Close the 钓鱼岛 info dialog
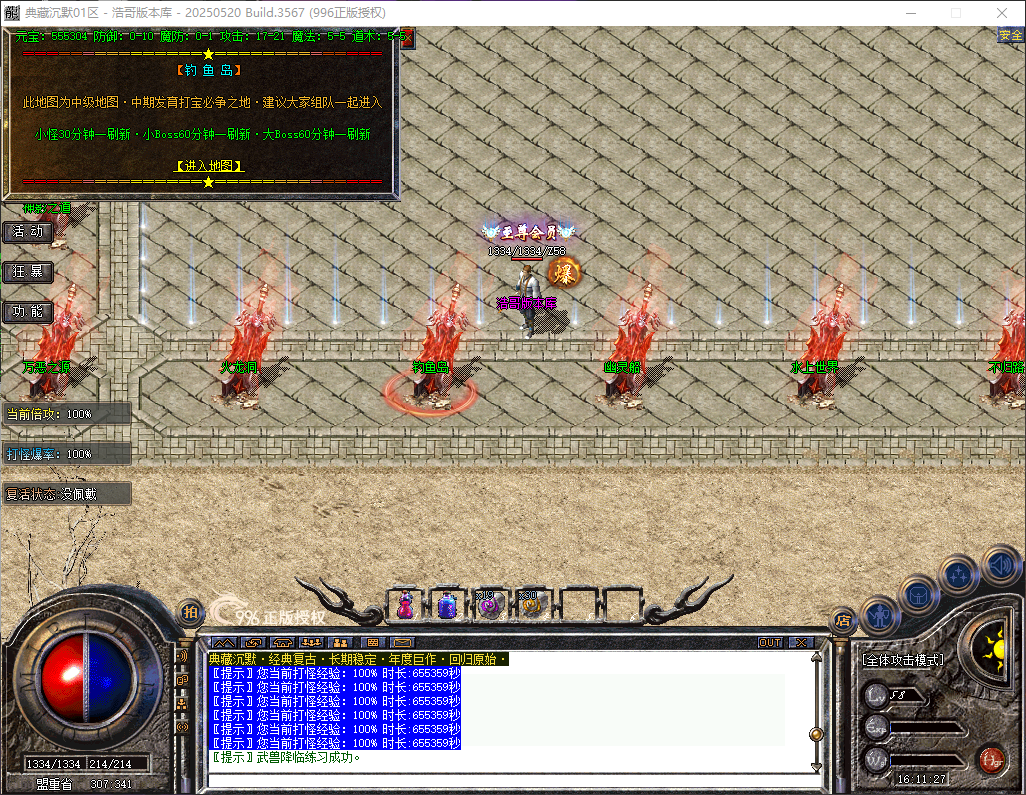This screenshot has width=1026, height=795. [406, 37]
